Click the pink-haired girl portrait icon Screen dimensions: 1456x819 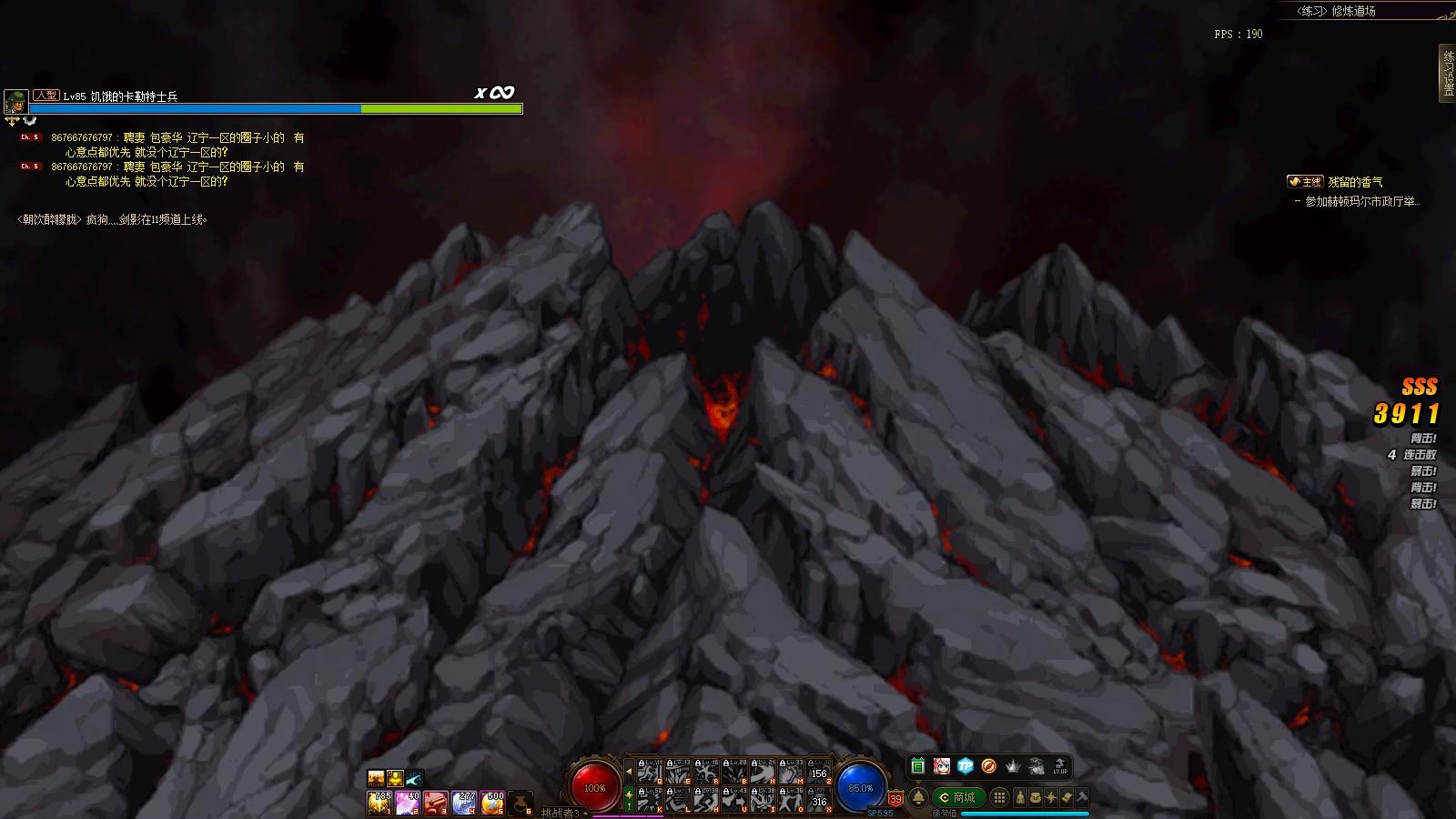coord(942,767)
